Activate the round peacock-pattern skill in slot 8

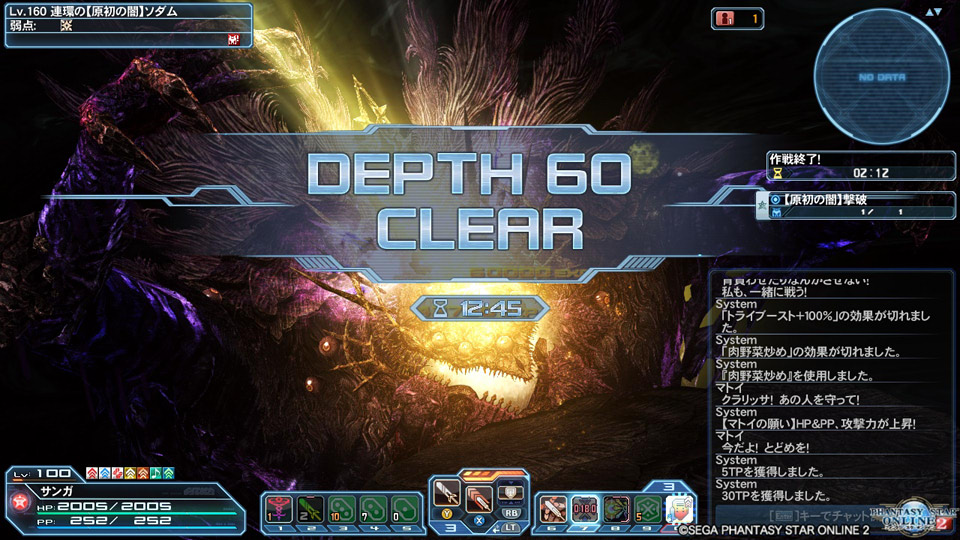click(616, 509)
